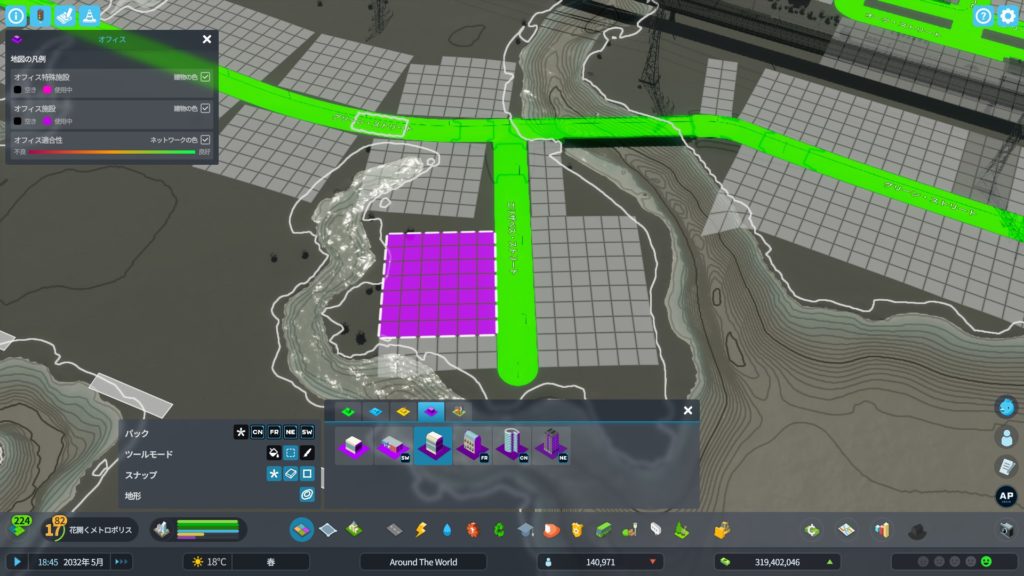Open the traffic cone tool

pyautogui.click(x=88, y=16)
